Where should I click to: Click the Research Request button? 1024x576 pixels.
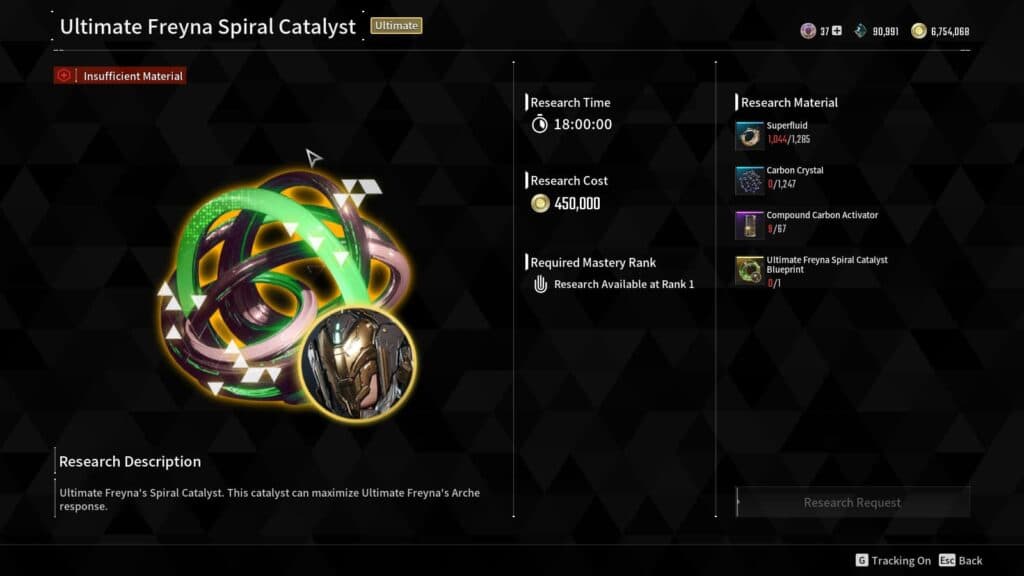coord(852,502)
